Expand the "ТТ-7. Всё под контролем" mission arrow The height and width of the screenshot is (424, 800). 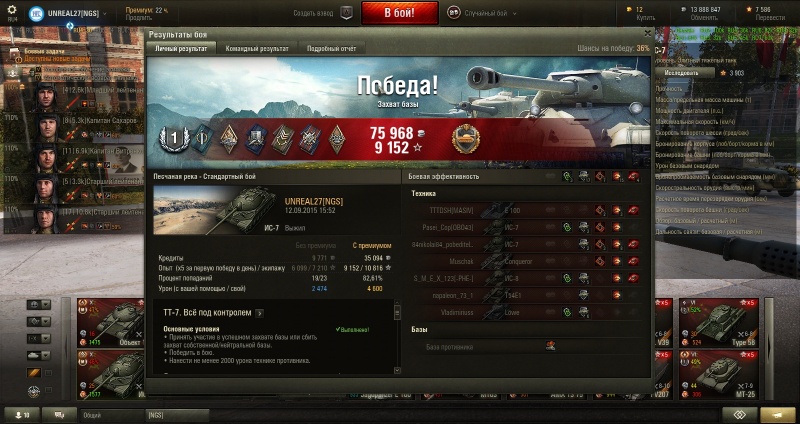click(259, 313)
